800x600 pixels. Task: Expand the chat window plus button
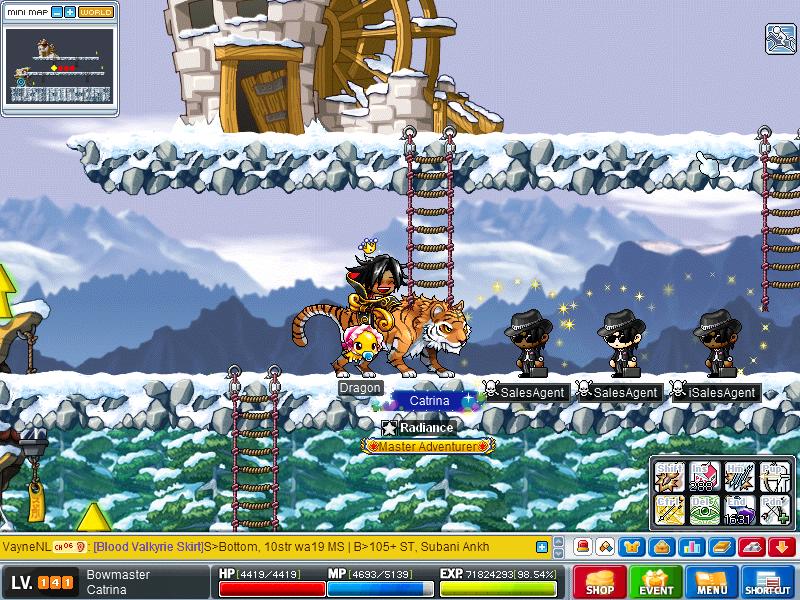coord(542,547)
